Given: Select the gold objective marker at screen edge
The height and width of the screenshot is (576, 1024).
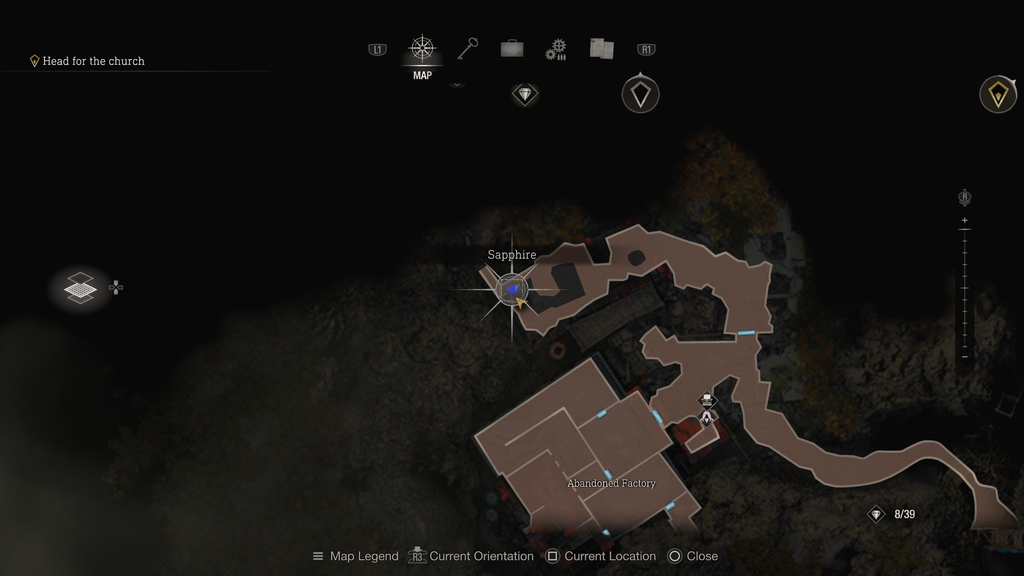Looking at the screenshot, I should pyautogui.click(x=997, y=94).
